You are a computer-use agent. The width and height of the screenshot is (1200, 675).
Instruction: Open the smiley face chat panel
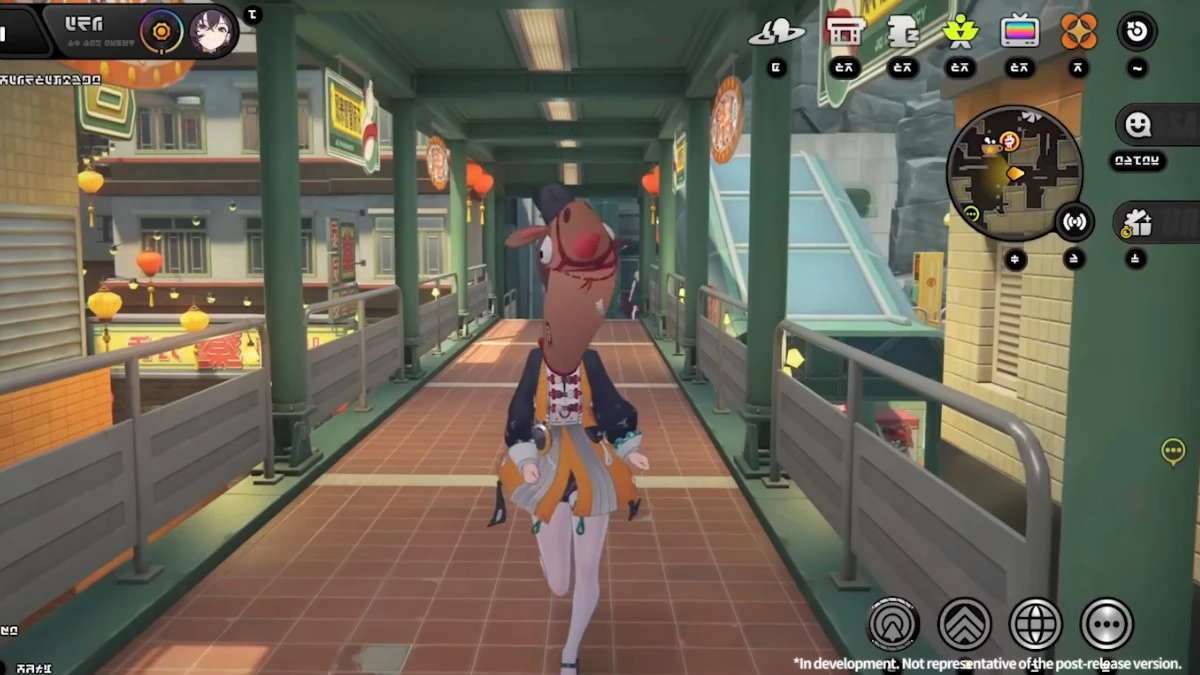1140,125
